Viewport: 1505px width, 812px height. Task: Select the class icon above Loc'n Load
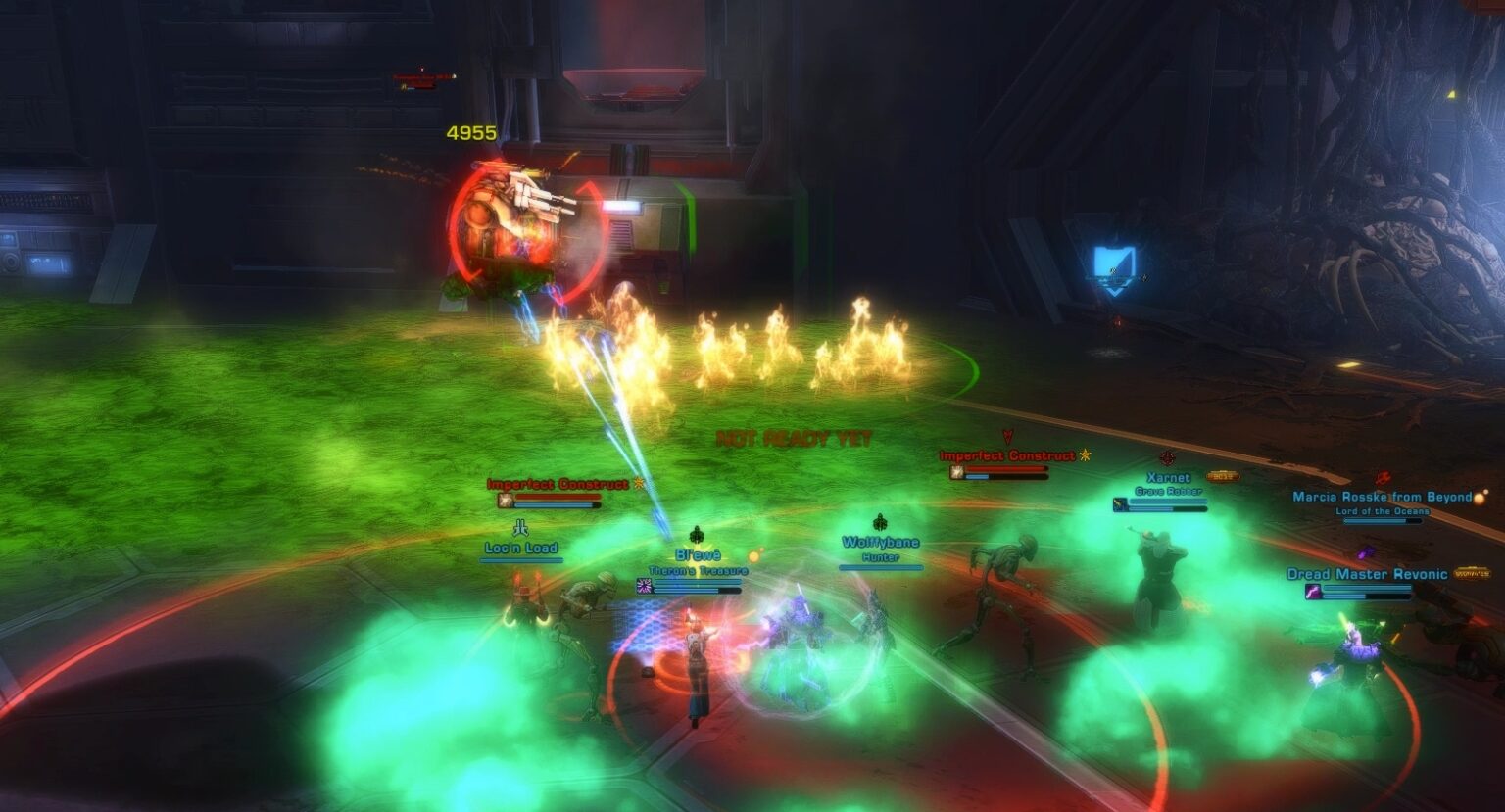tap(522, 528)
